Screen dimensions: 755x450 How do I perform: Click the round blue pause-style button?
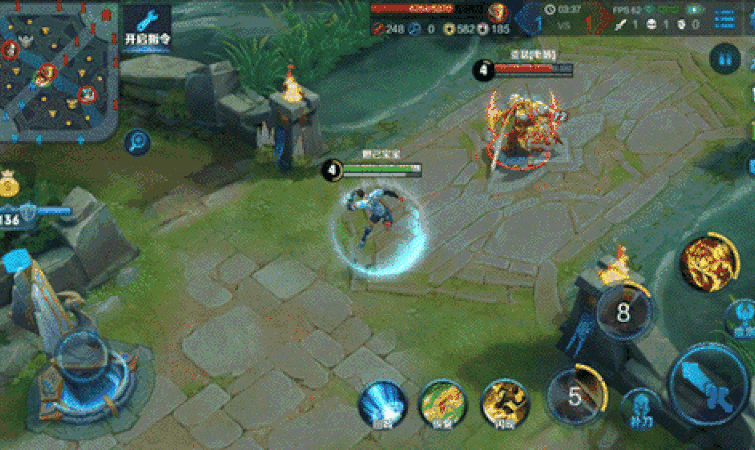click(x=724, y=59)
